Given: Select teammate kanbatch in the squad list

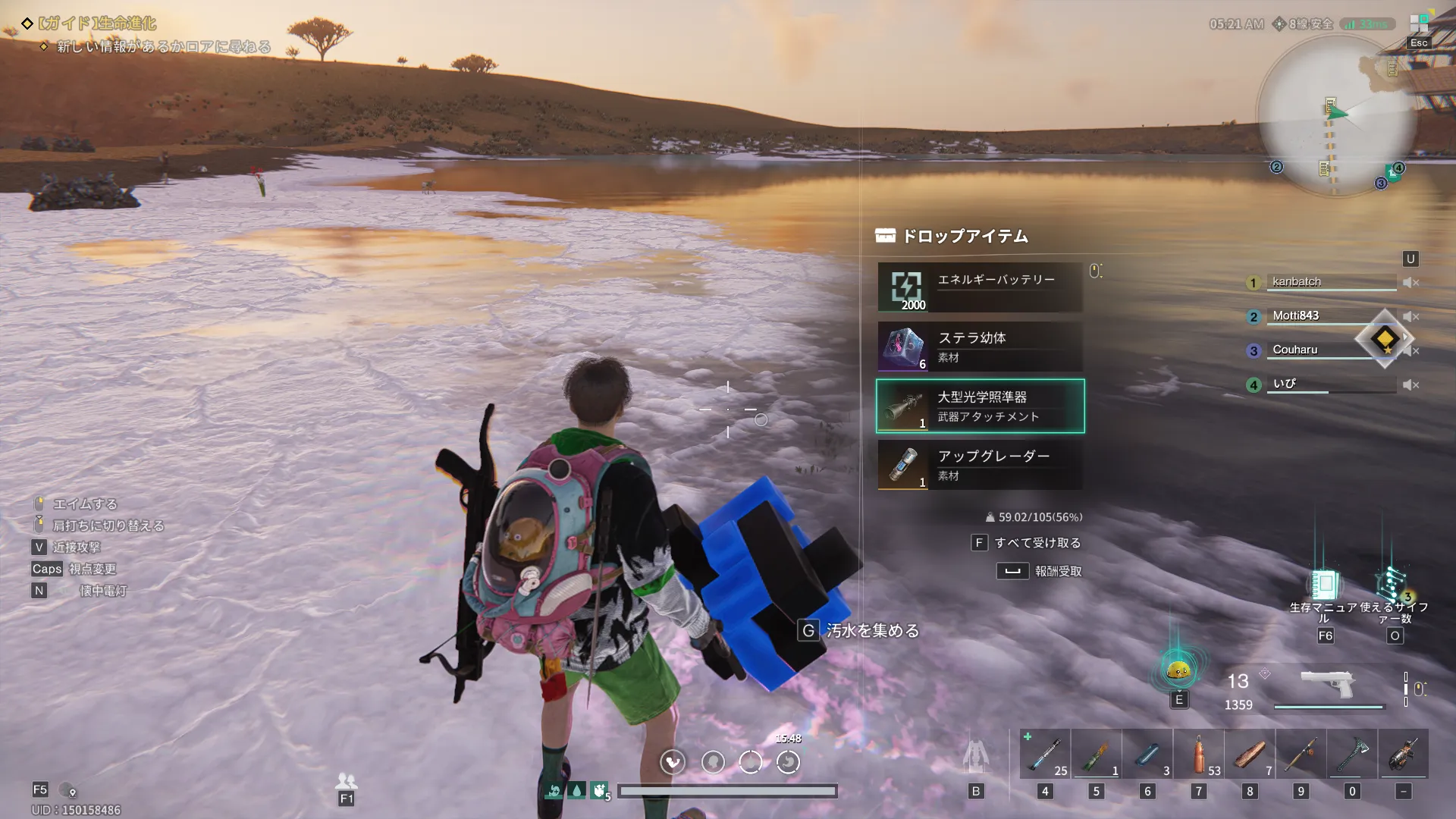Looking at the screenshot, I should pyautogui.click(x=1297, y=282).
